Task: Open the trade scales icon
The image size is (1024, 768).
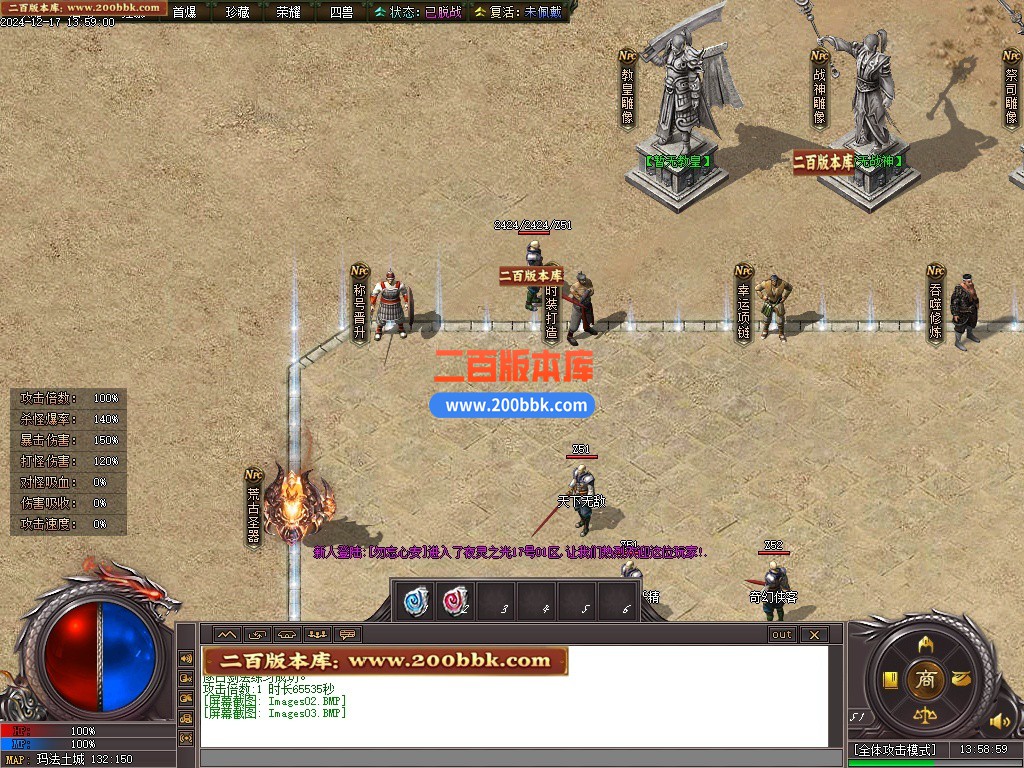Action: tap(926, 716)
